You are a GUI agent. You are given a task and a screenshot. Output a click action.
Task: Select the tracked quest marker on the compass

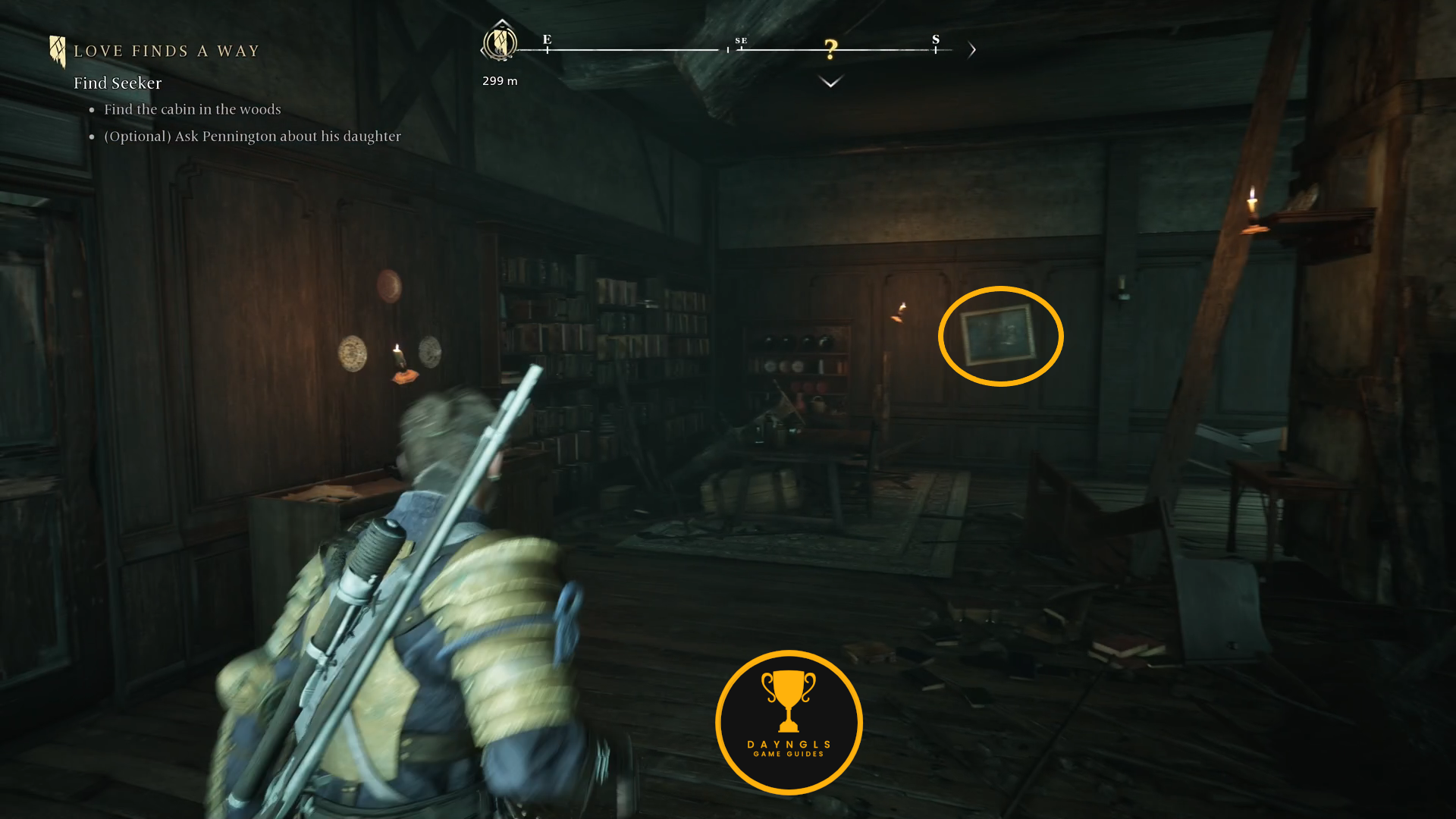coord(500,42)
